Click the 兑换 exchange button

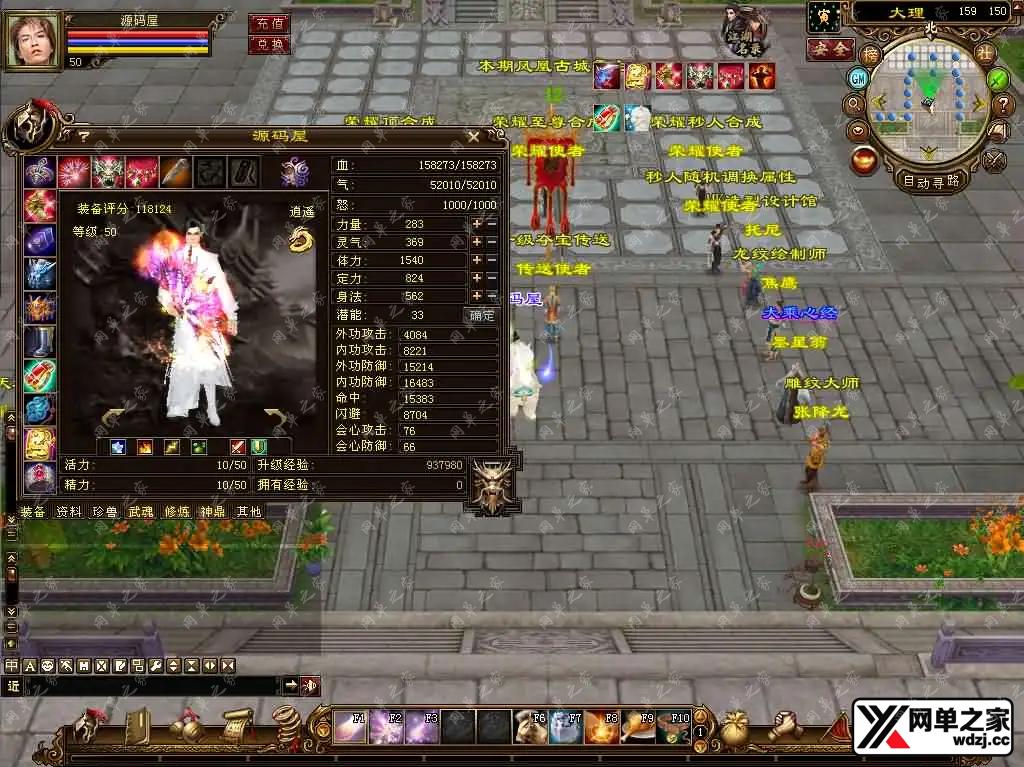pos(268,44)
